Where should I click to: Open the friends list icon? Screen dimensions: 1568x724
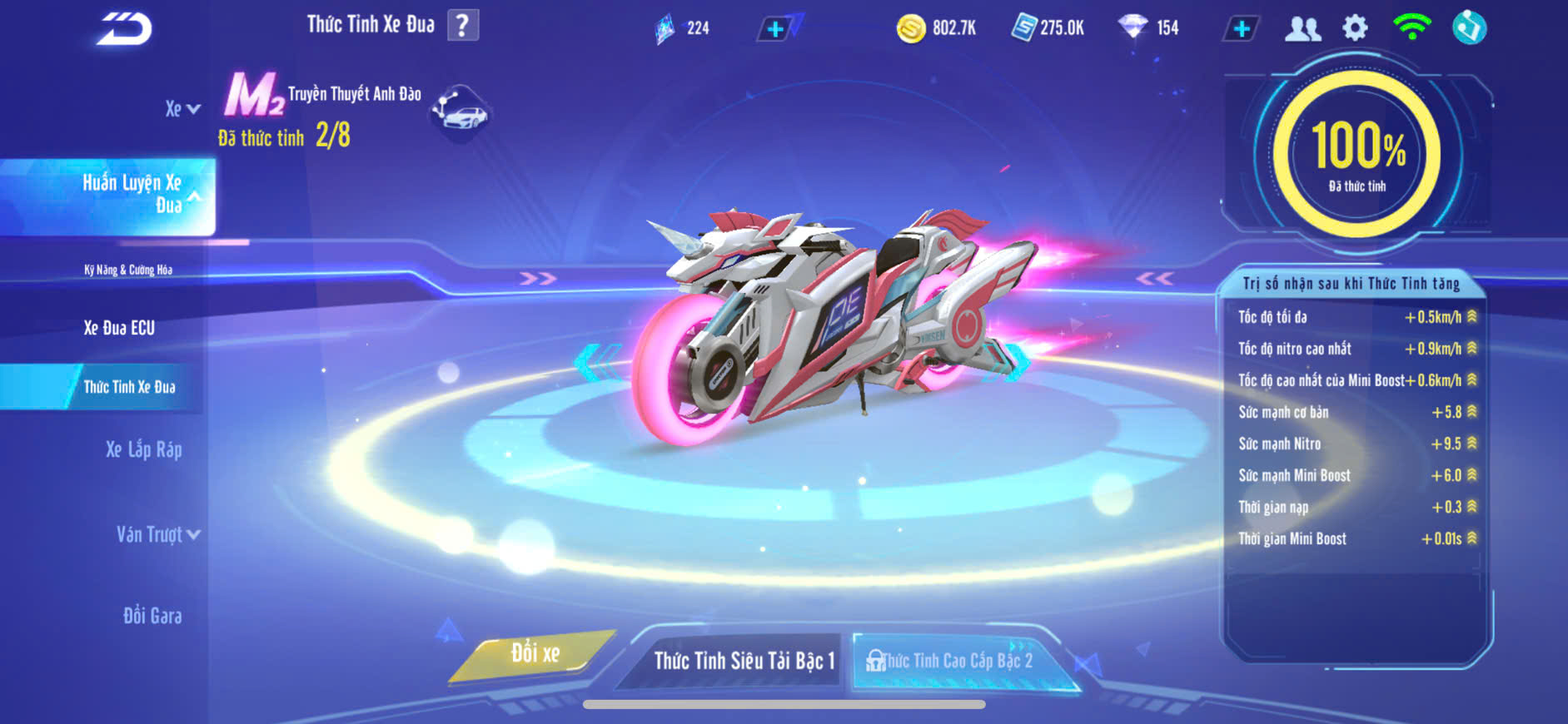(x=1302, y=29)
